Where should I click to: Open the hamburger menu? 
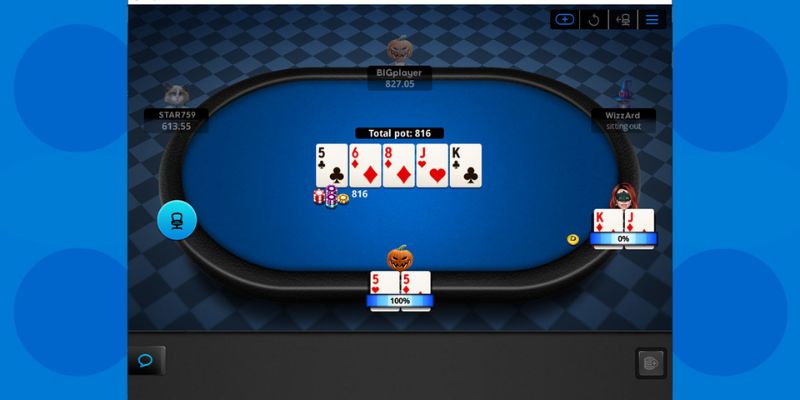pyautogui.click(x=653, y=19)
